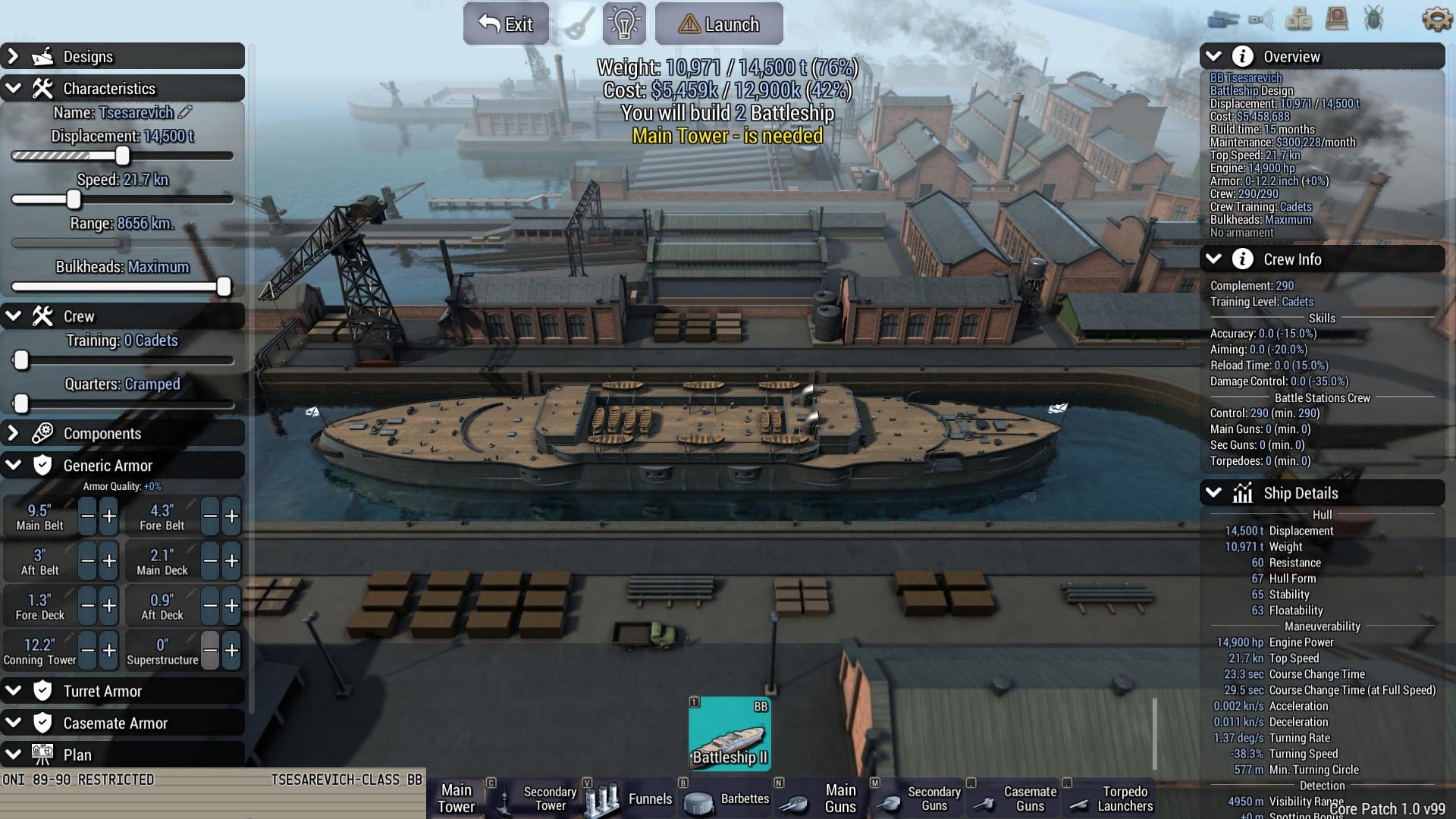
Task: Expand the Components section
Action: click(x=14, y=434)
